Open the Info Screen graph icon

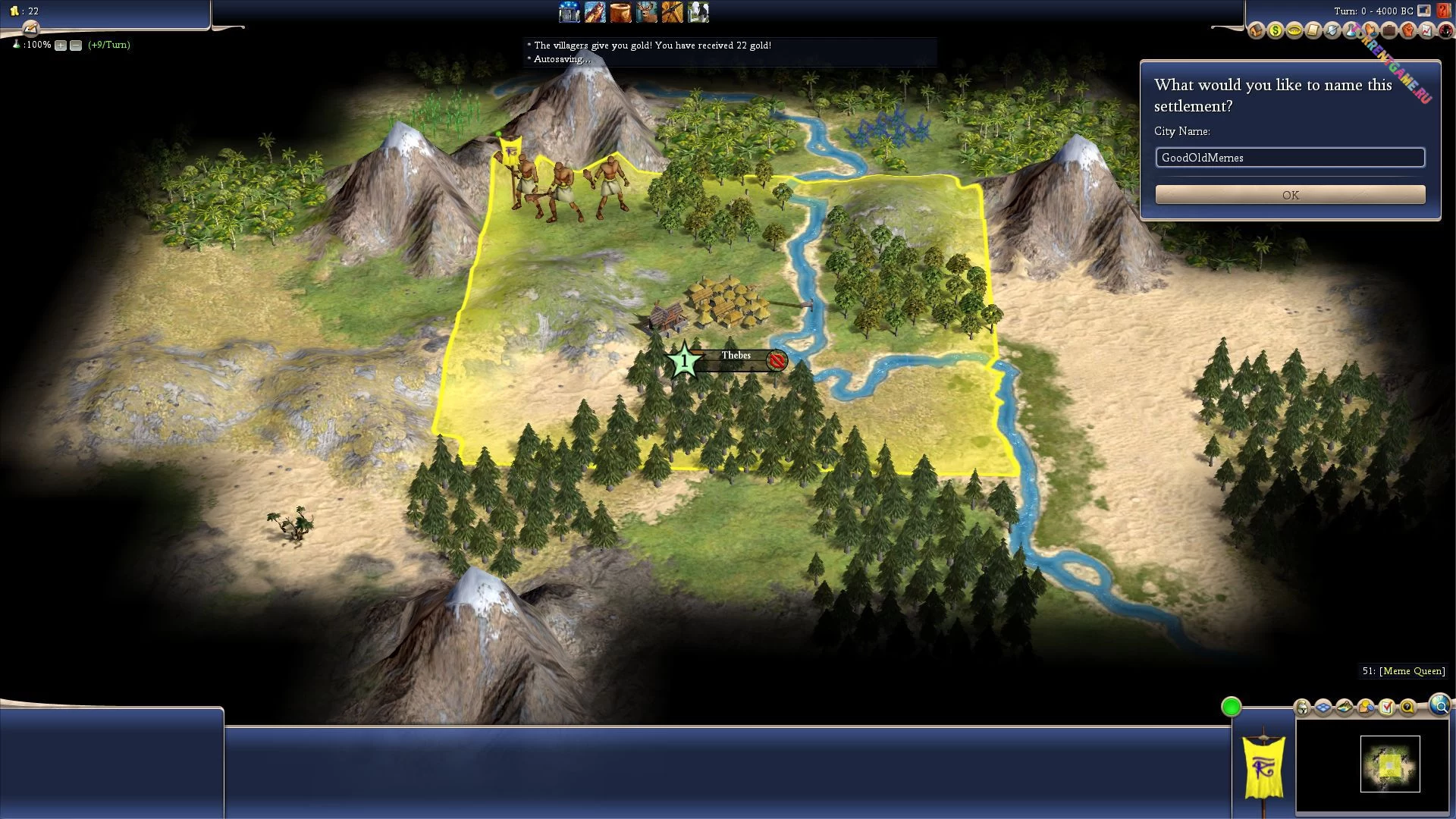(1427, 31)
